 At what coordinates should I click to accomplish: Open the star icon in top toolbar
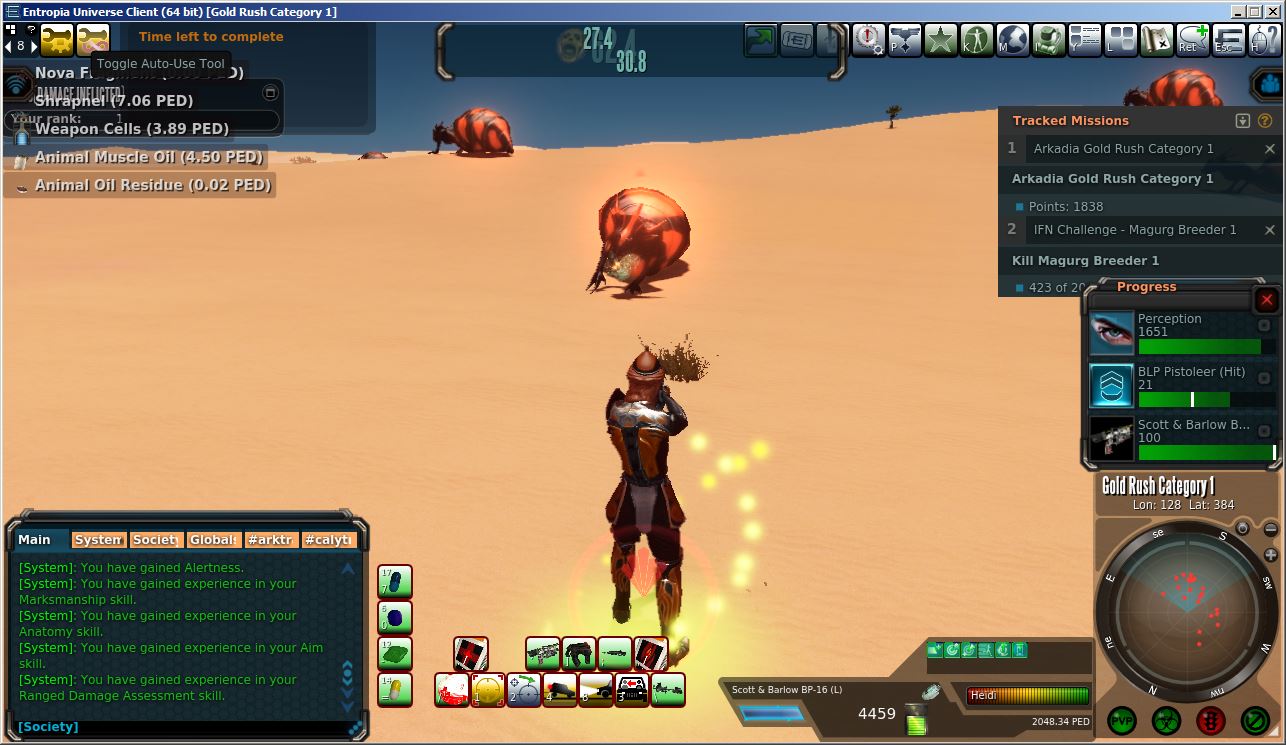(x=940, y=40)
